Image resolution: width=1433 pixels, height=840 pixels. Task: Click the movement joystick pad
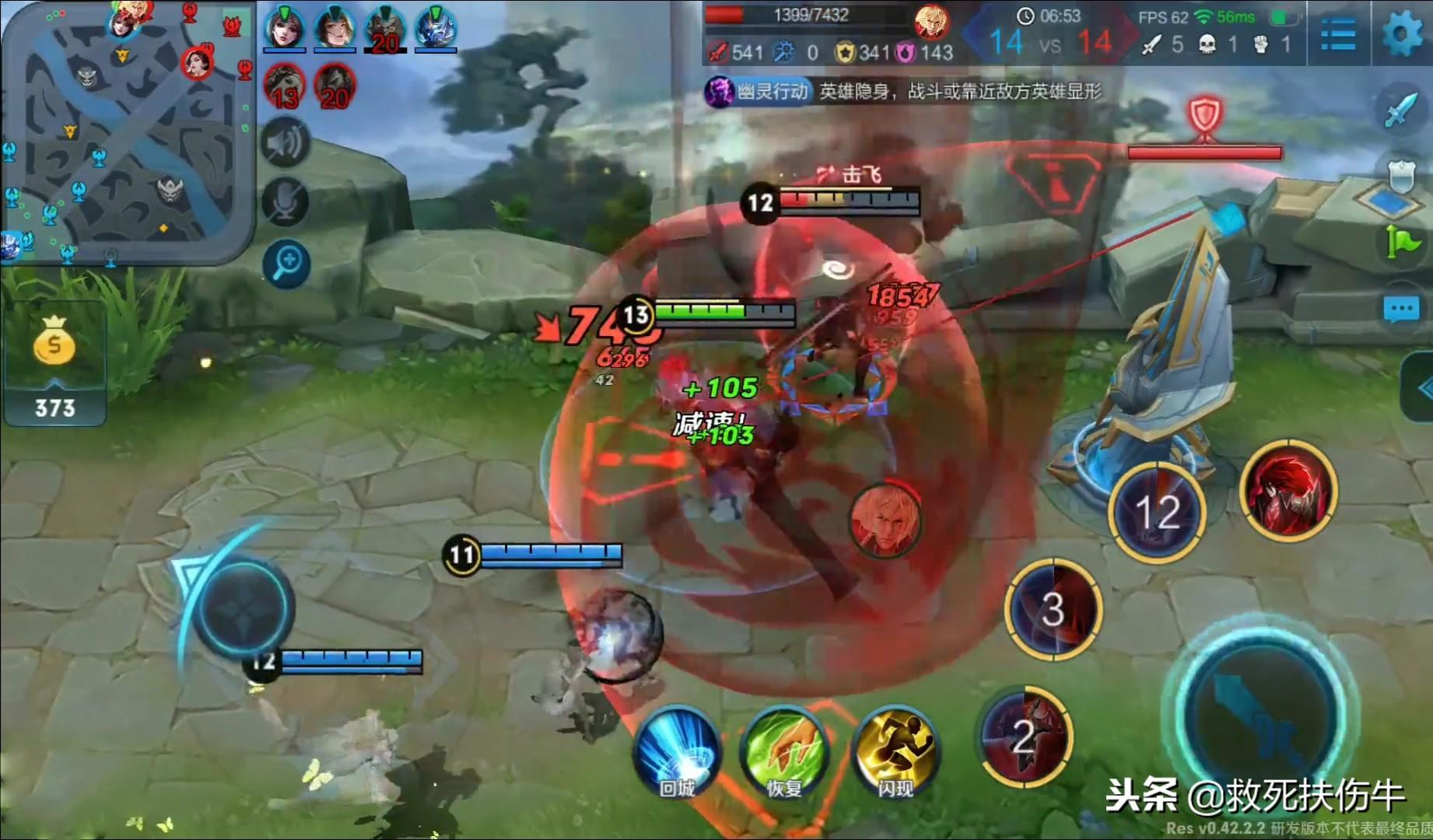(x=244, y=605)
